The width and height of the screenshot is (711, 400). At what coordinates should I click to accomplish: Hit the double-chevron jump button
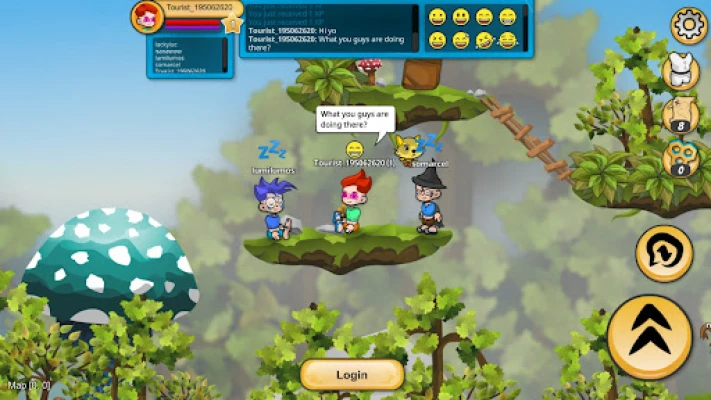click(x=650, y=337)
